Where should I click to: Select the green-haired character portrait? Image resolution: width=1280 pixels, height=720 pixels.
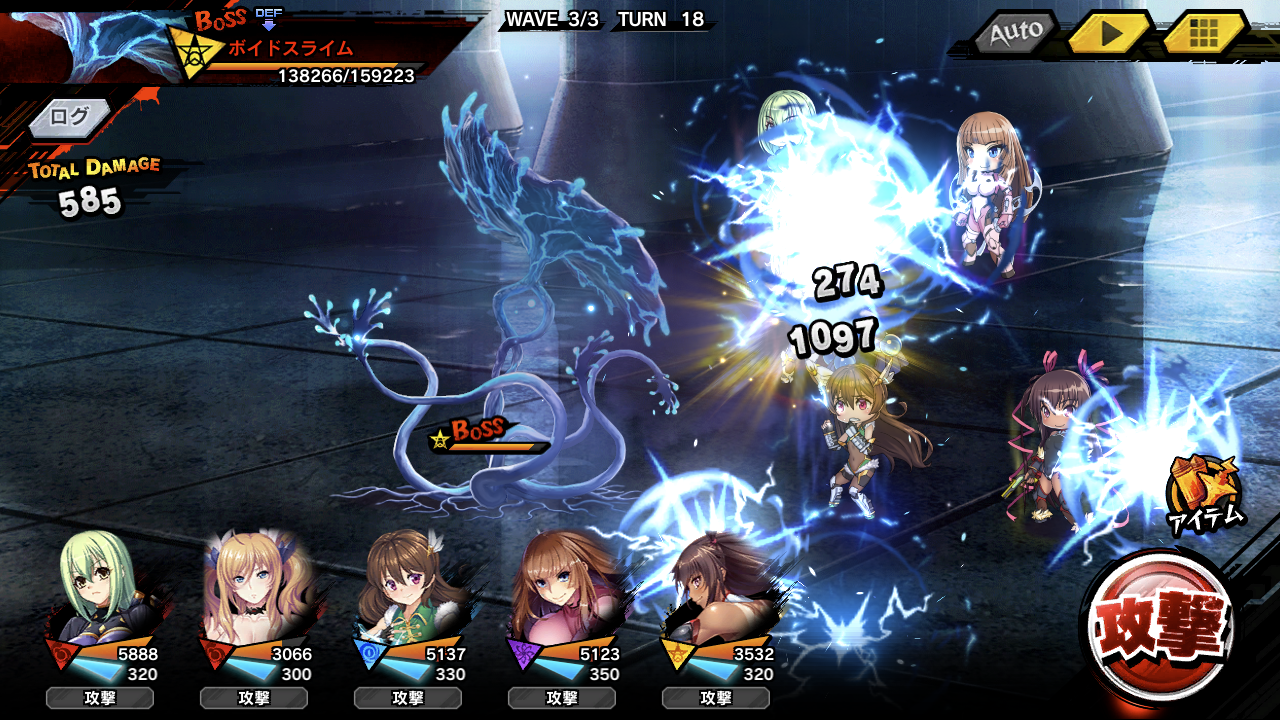pos(100,590)
